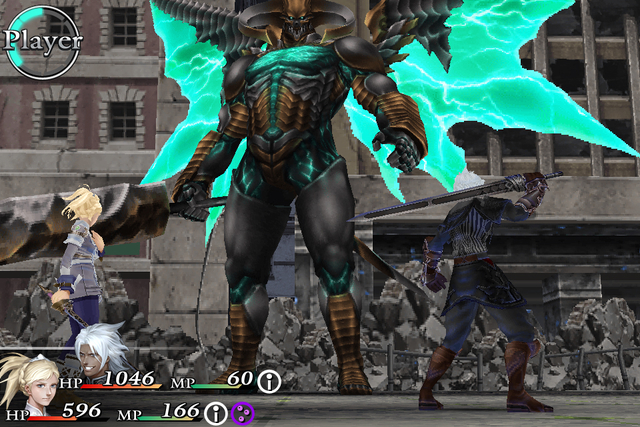The height and width of the screenshot is (427, 640).
Task: Select the purple status orb icon
Action: pos(243,412)
